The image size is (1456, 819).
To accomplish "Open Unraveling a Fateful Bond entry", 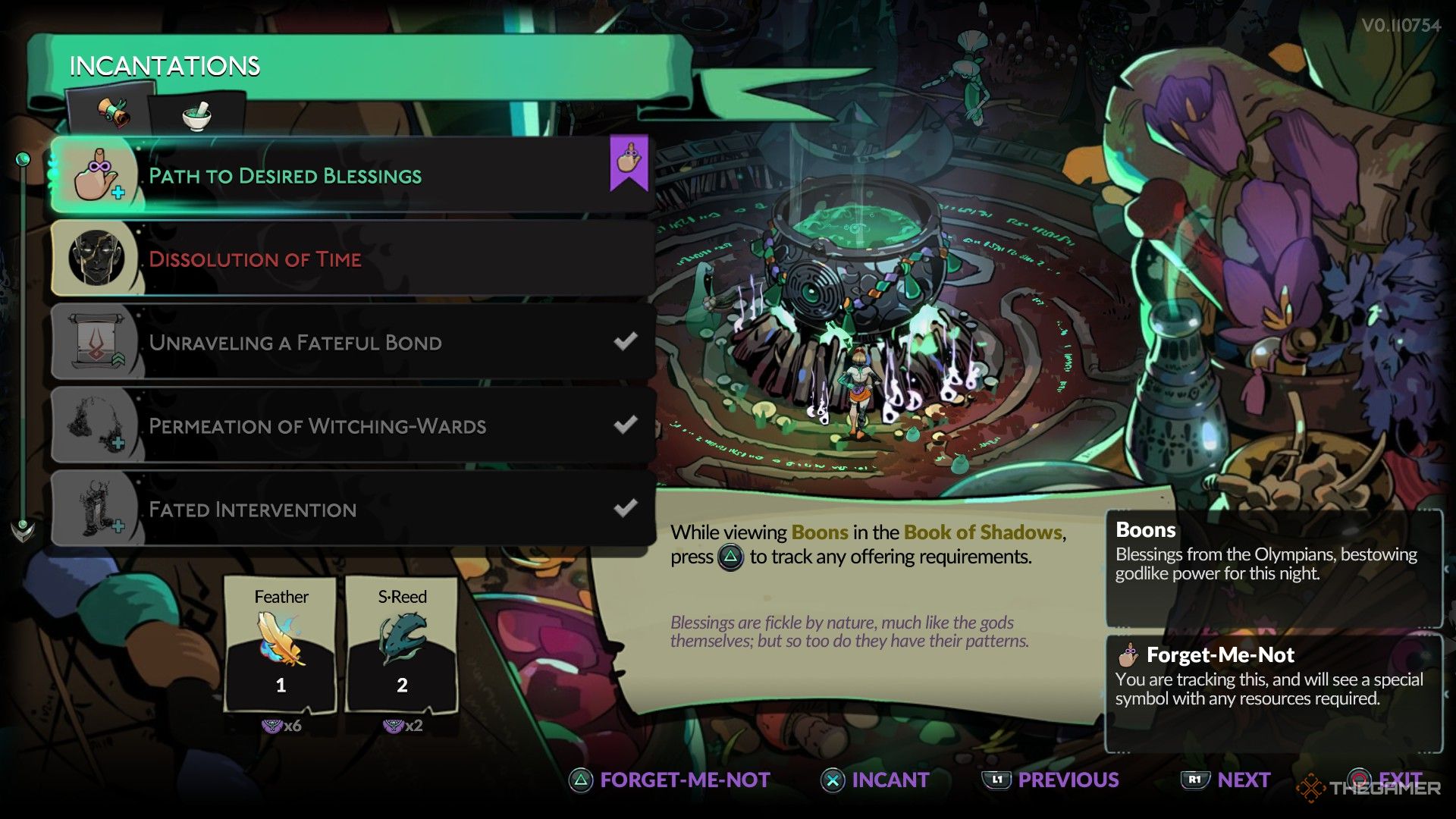I will coord(353,342).
